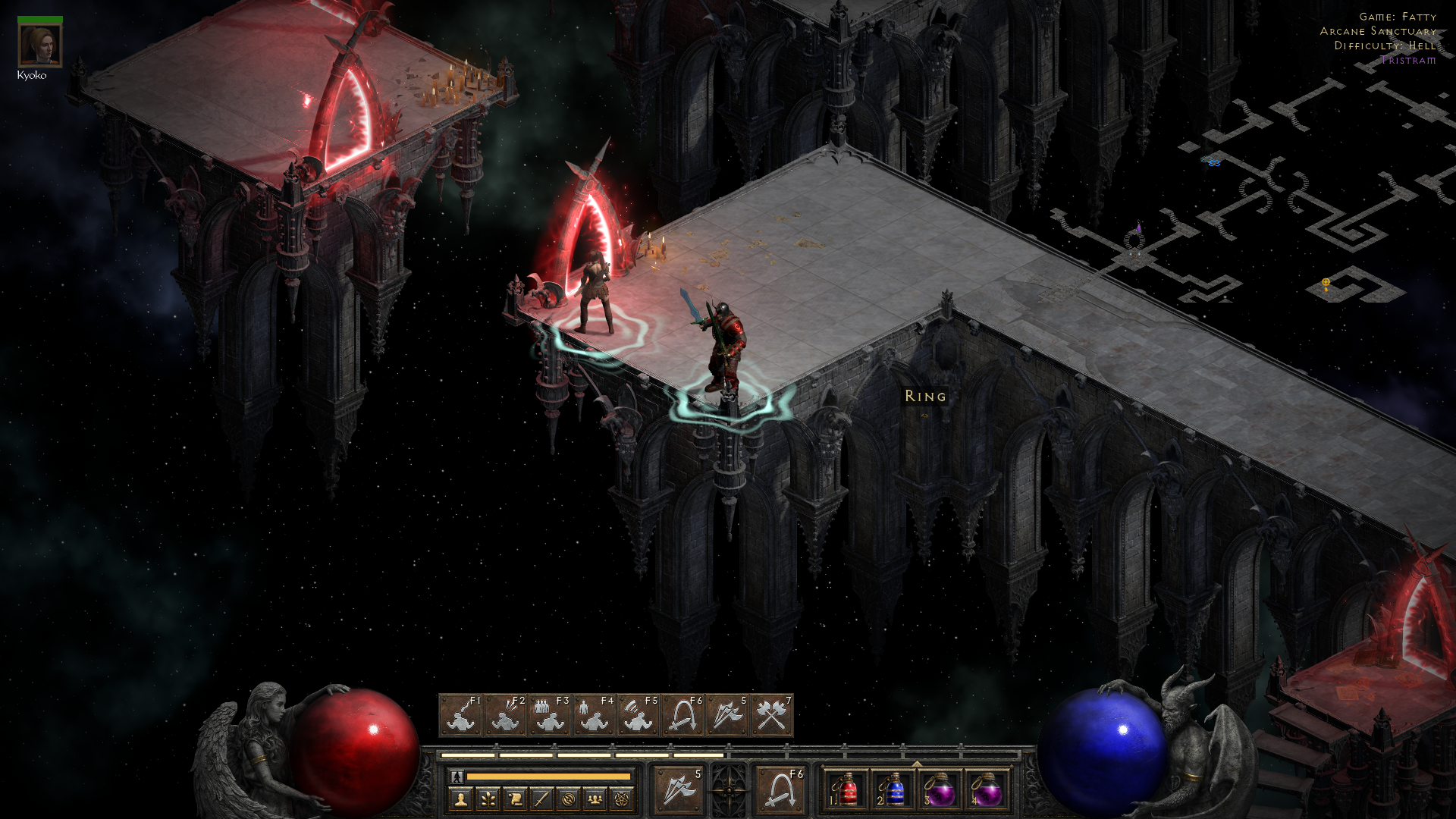This screenshot has width=1456, height=819.
Task: Open the character sheet button
Action: [x=460, y=799]
